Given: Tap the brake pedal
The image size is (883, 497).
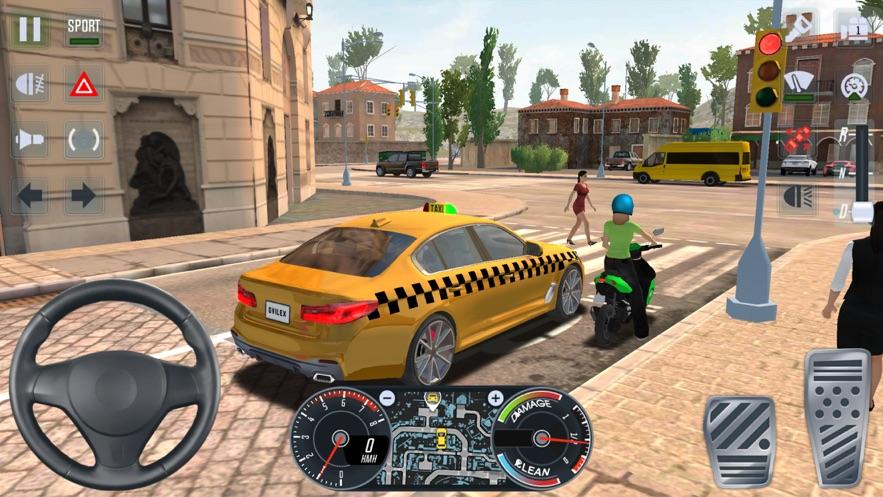Looking at the screenshot, I should [x=739, y=440].
